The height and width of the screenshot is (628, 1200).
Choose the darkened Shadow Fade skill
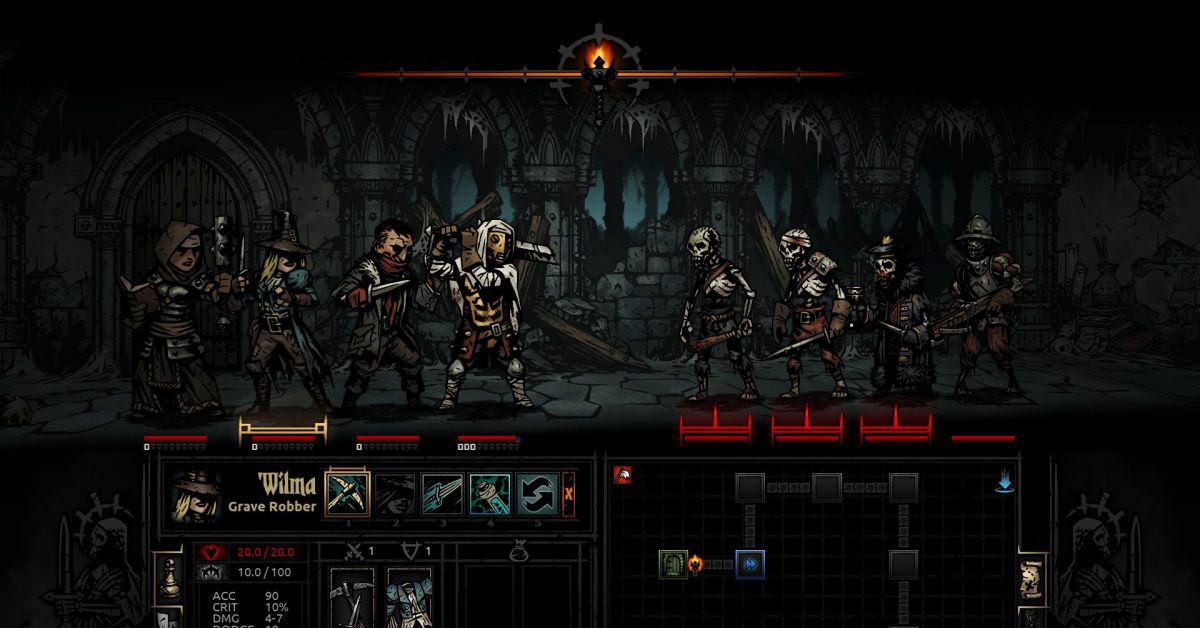pos(396,493)
